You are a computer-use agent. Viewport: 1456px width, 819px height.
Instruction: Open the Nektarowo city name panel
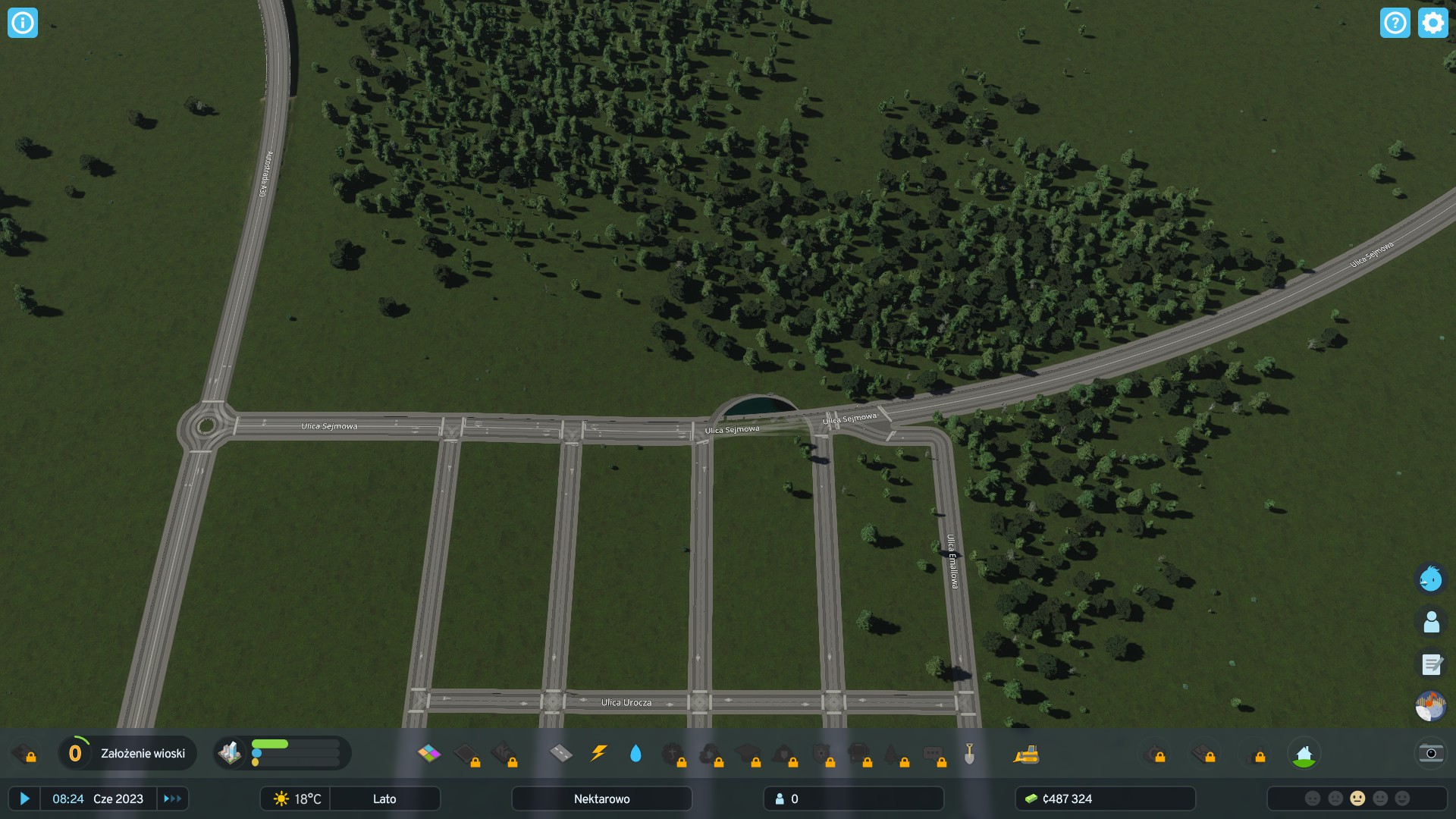601,799
